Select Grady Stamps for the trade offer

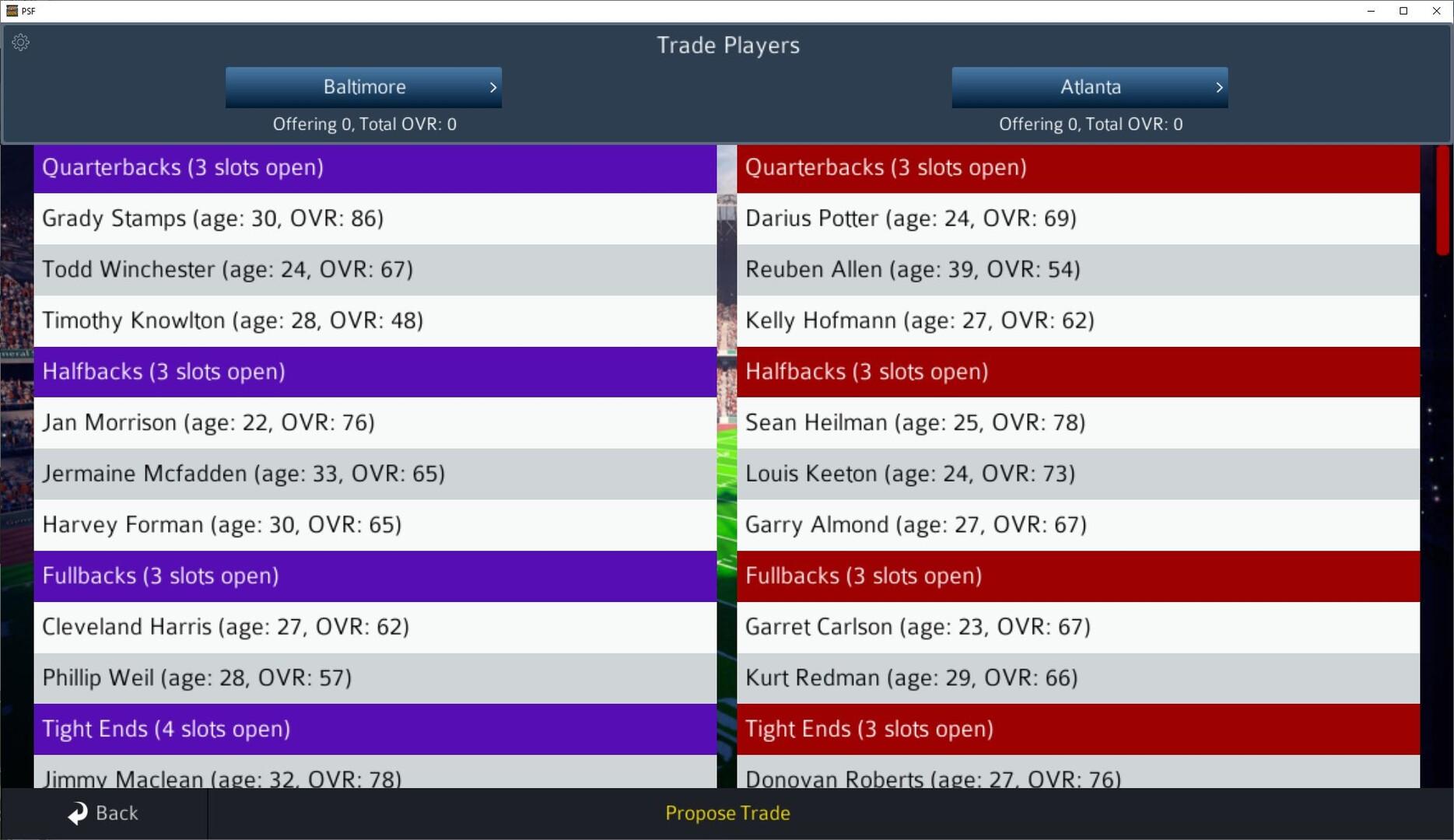tap(374, 219)
